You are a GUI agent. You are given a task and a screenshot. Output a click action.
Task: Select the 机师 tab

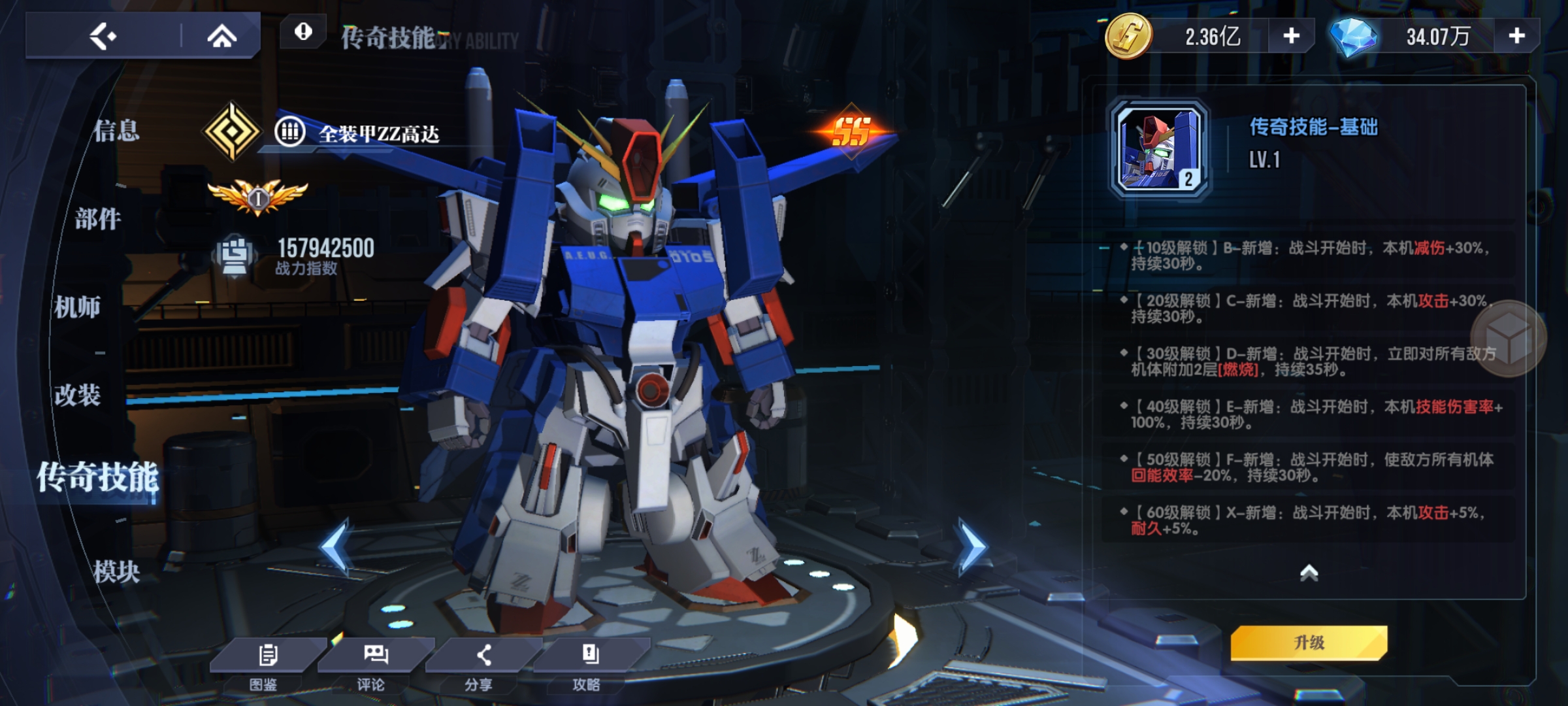tap(77, 307)
